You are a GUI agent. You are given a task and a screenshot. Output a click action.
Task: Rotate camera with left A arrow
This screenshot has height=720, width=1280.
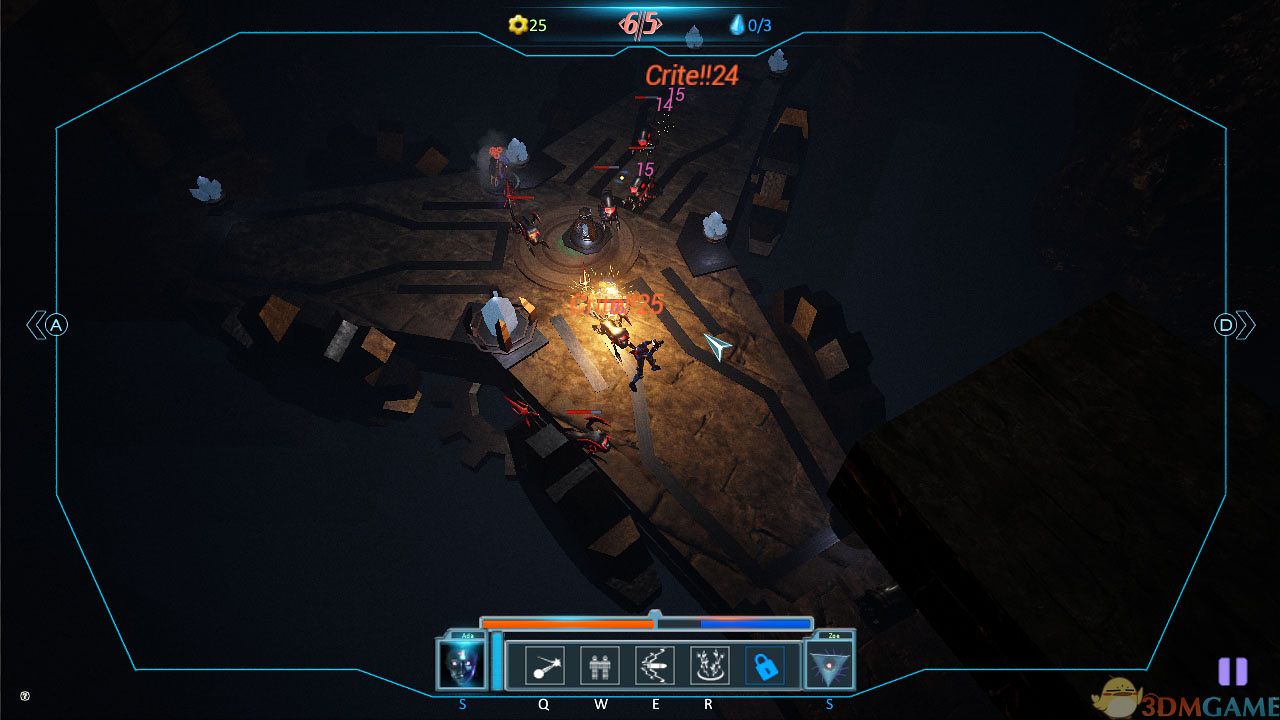(x=47, y=325)
